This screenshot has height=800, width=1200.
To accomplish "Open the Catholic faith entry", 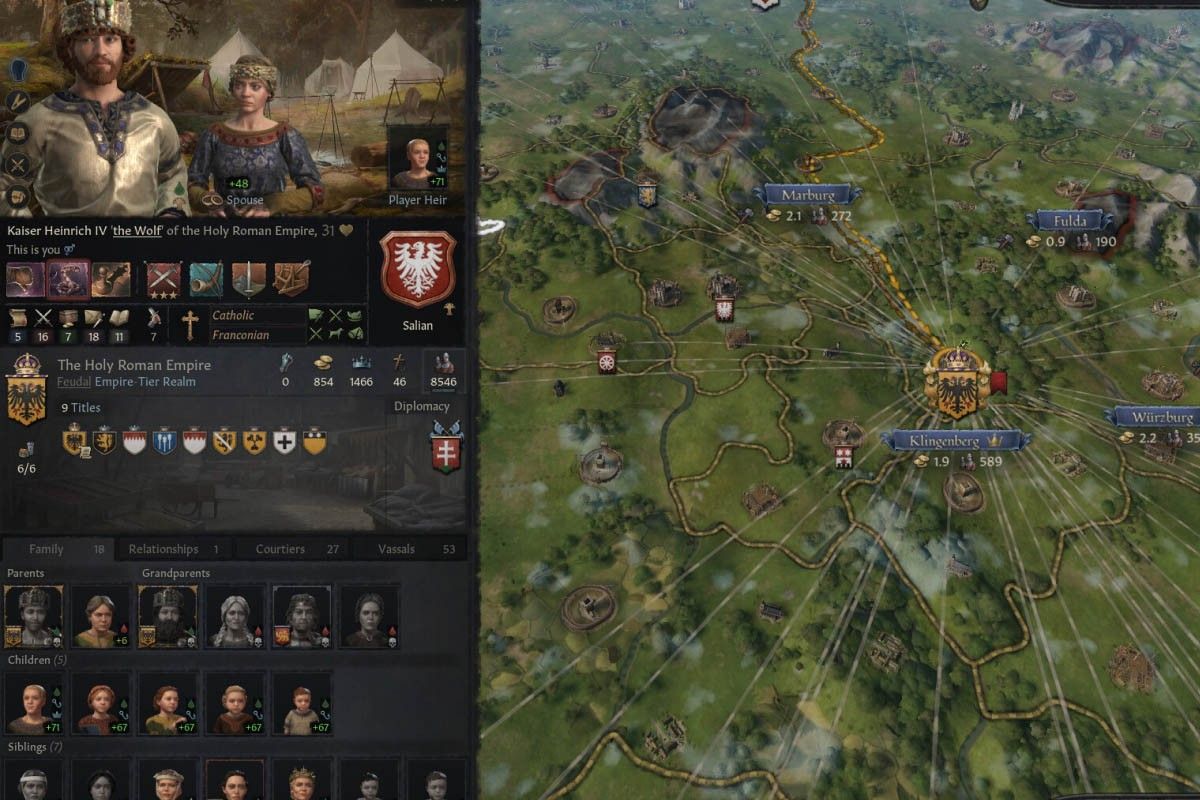I will click(233, 316).
